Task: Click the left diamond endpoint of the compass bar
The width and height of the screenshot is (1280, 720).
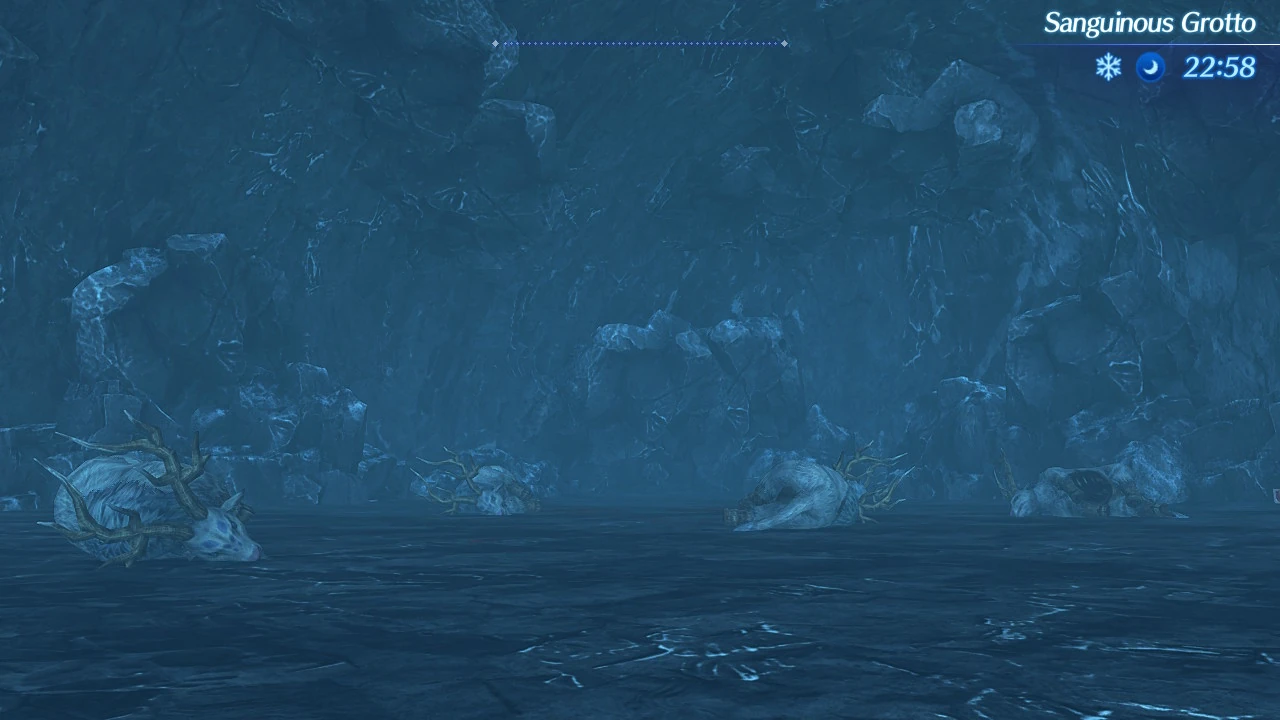Action: [x=495, y=43]
